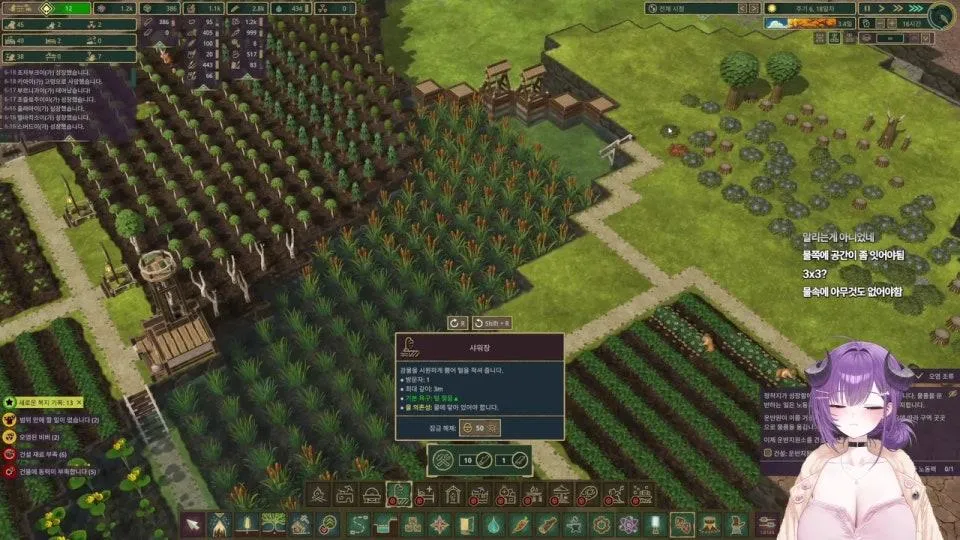Select the highlighted shower building
Screen dimensions: 960x540
(398, 494)
